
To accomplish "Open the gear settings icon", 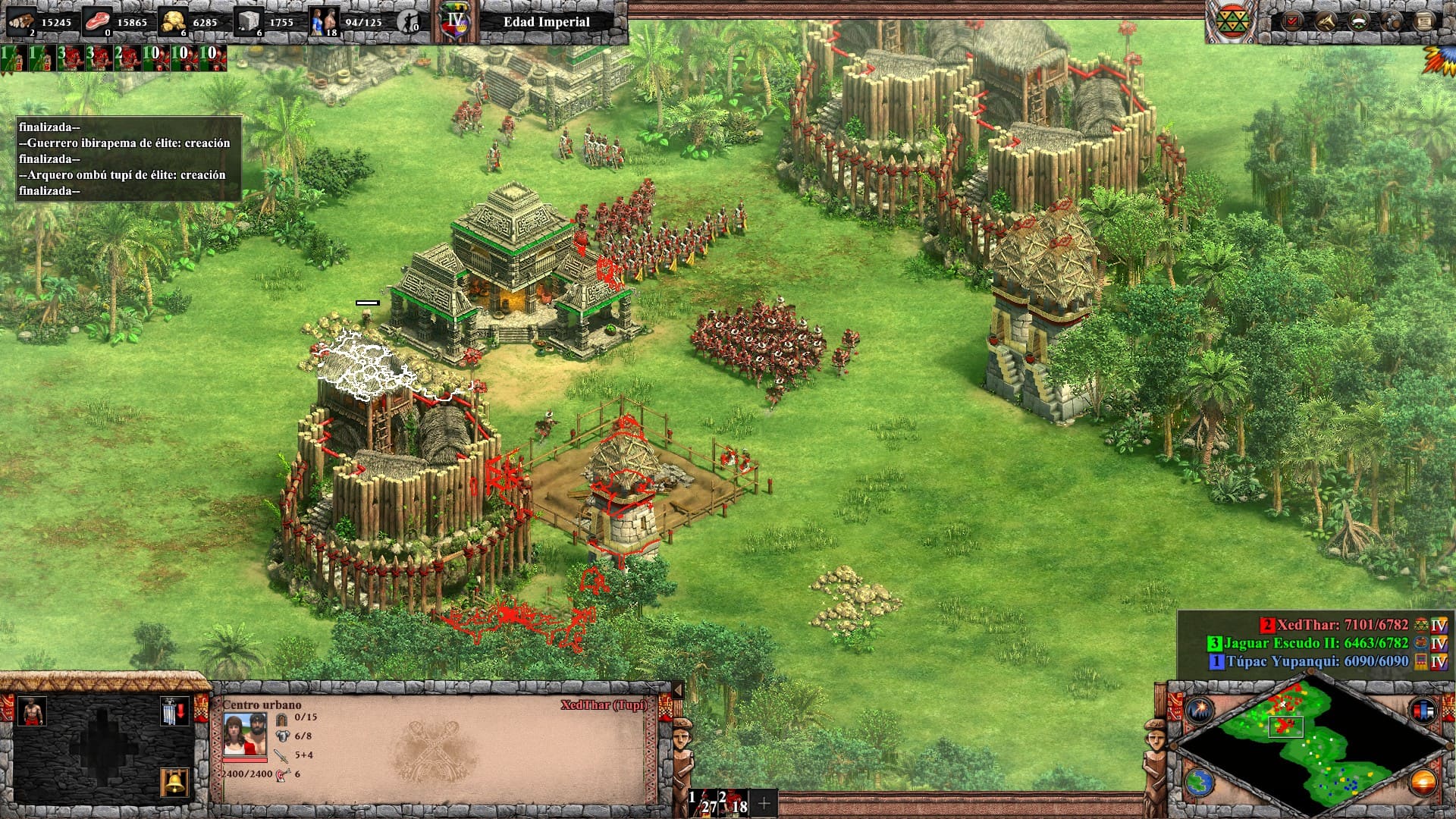I will point(1393,21).
